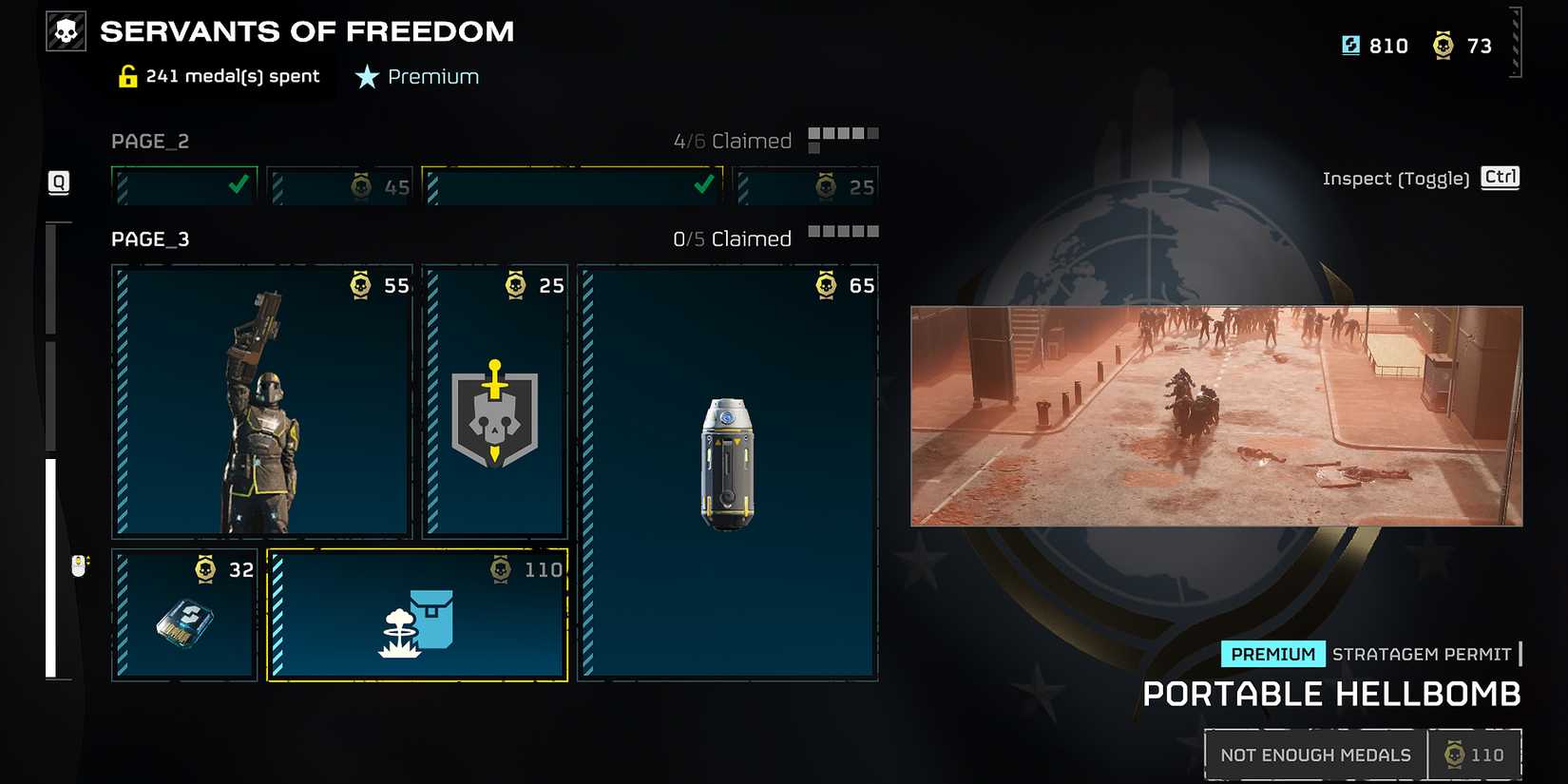Viewport: 1568px width, 784px height.
Task: Toggle Inspect mode via the Ctrl key prompt
Action: 1501,178
